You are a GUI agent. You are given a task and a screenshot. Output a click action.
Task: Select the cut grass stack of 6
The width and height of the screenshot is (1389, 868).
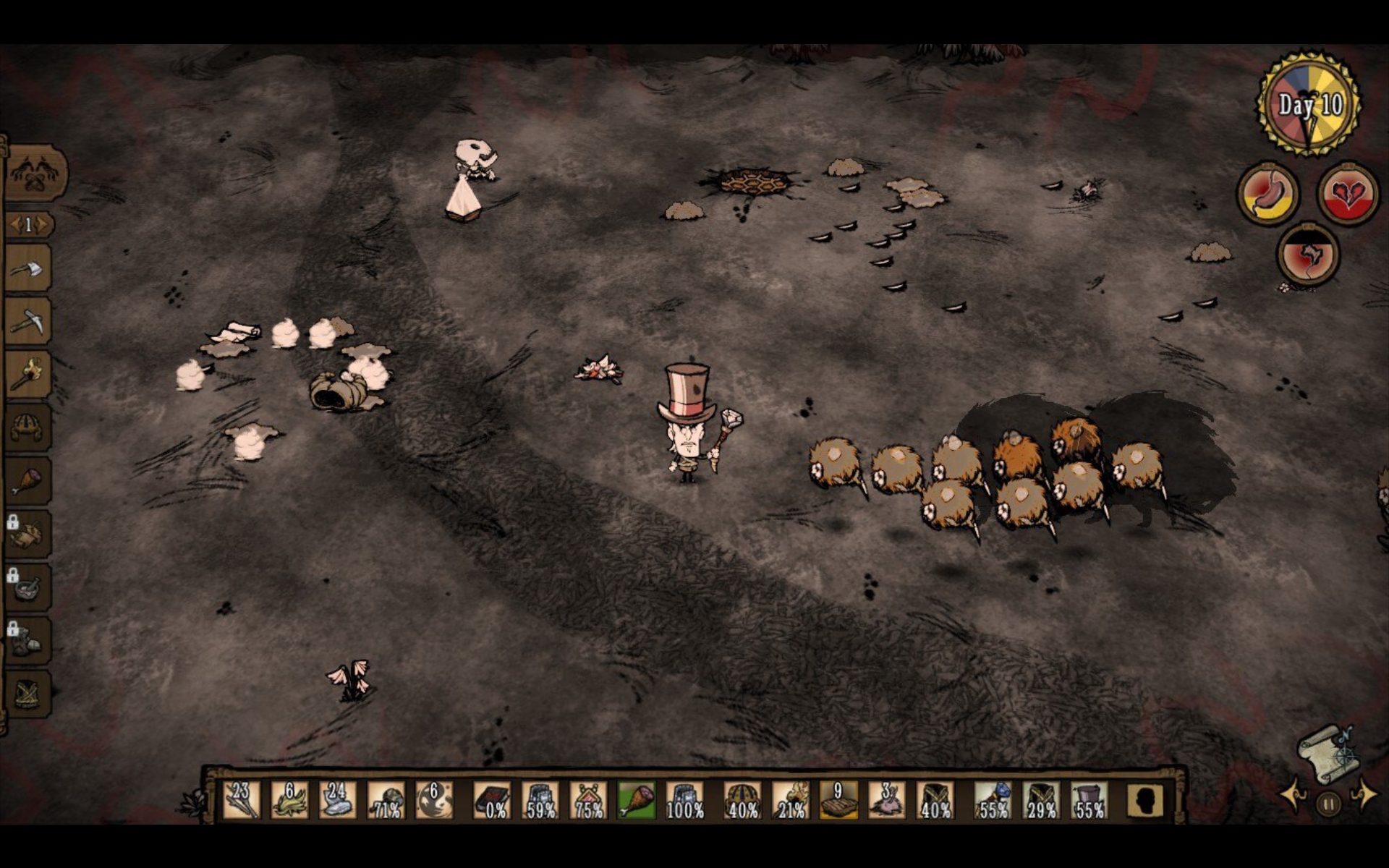[289, 800]
